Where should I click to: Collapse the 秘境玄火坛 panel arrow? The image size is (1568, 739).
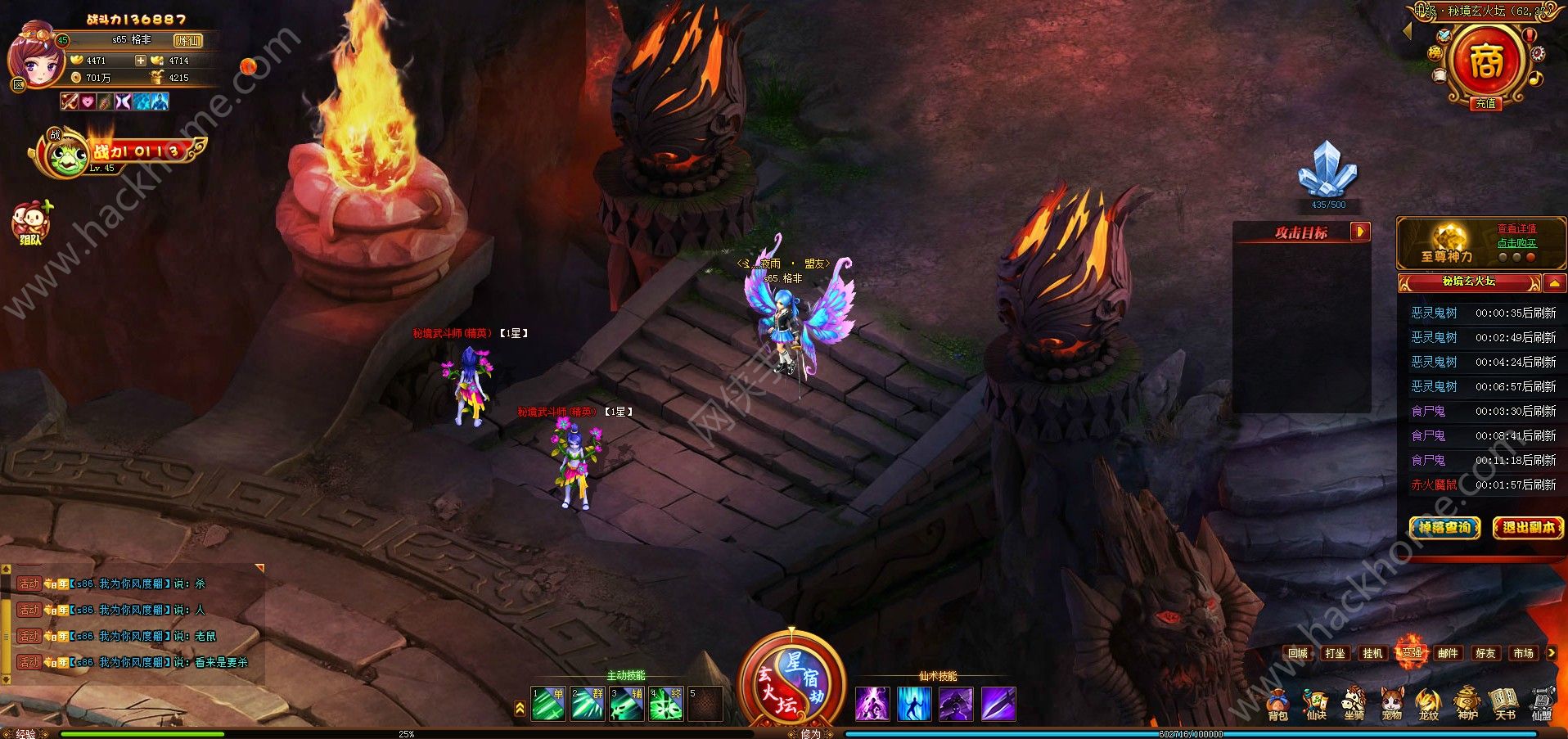point(1555,283)
